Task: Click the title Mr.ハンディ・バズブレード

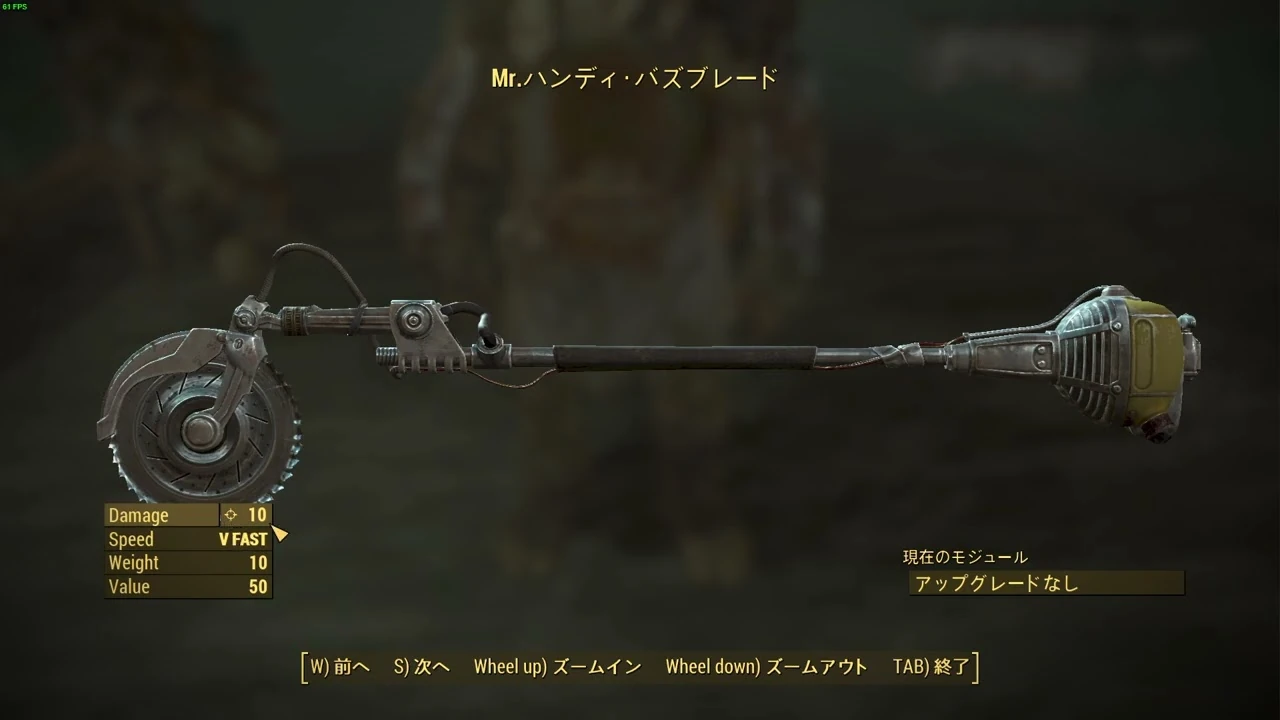Action: (632, 77)
